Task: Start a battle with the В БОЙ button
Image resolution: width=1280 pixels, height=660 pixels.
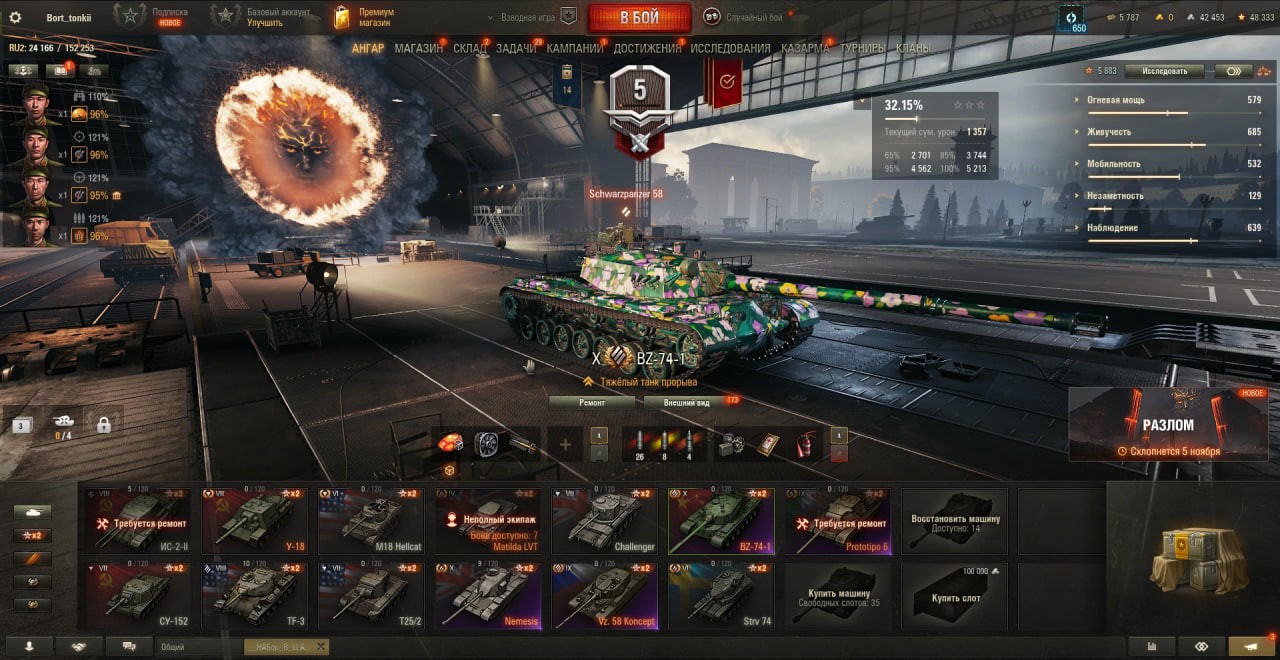Action: [x=639, y=17]
